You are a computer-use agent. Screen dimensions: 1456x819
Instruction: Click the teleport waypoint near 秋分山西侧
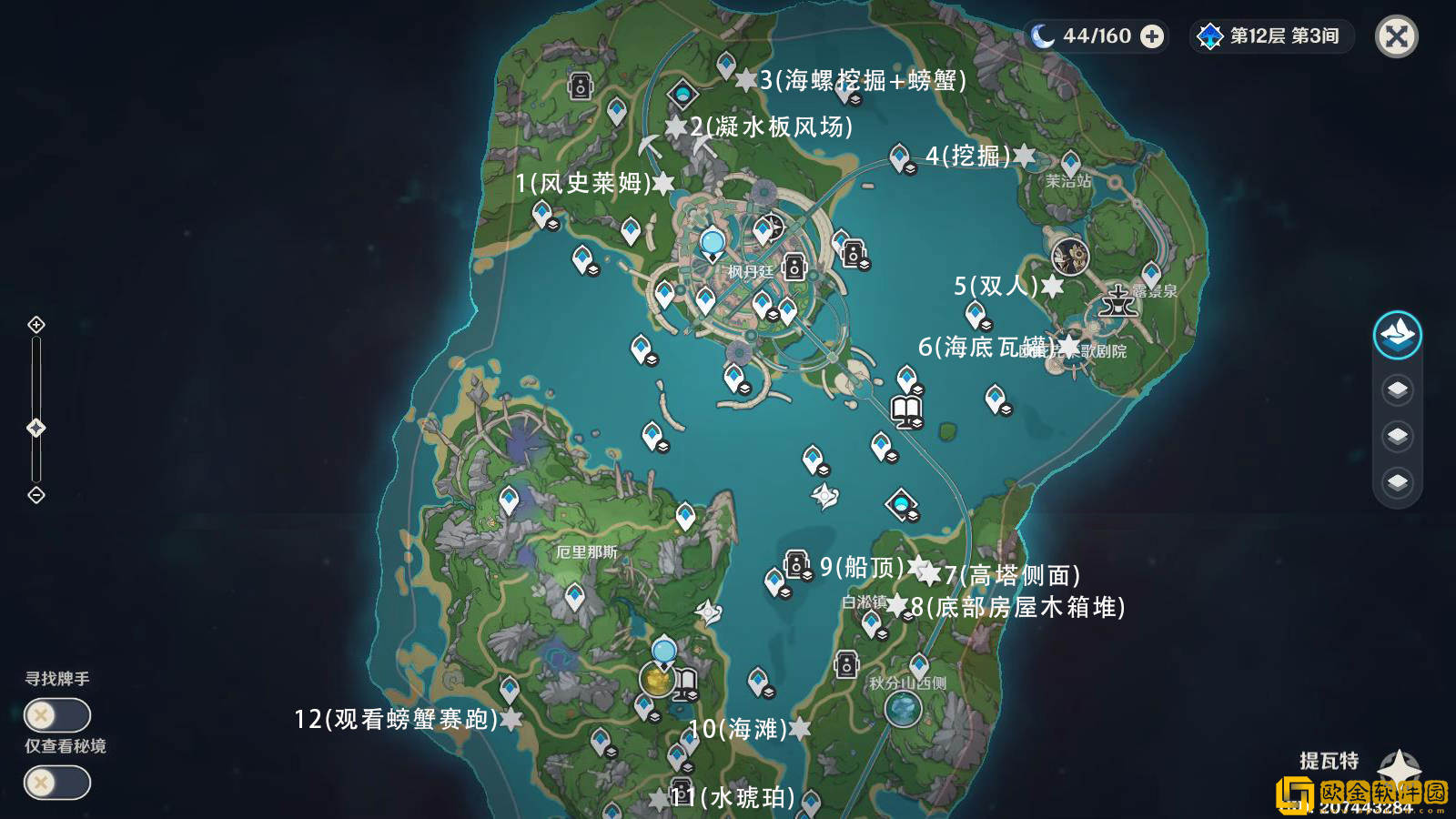coord(919,665)
